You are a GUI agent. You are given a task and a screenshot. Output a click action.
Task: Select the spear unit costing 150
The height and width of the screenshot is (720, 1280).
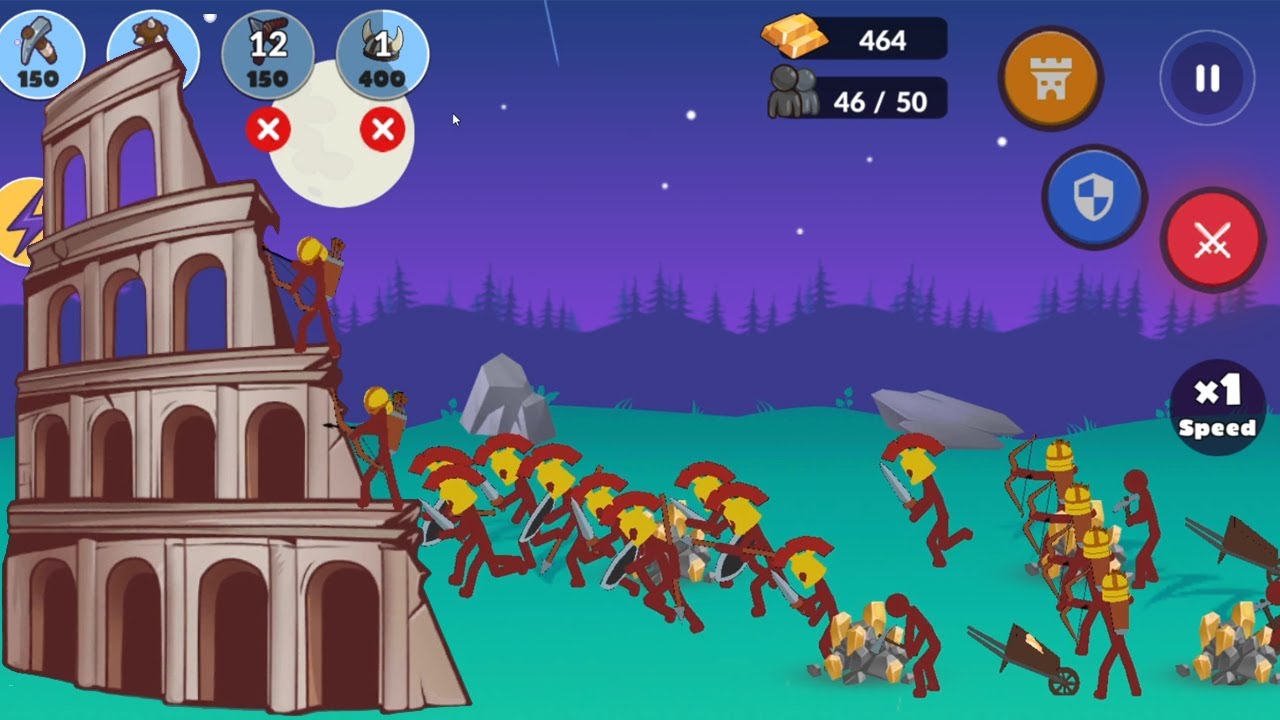[267, 54]
